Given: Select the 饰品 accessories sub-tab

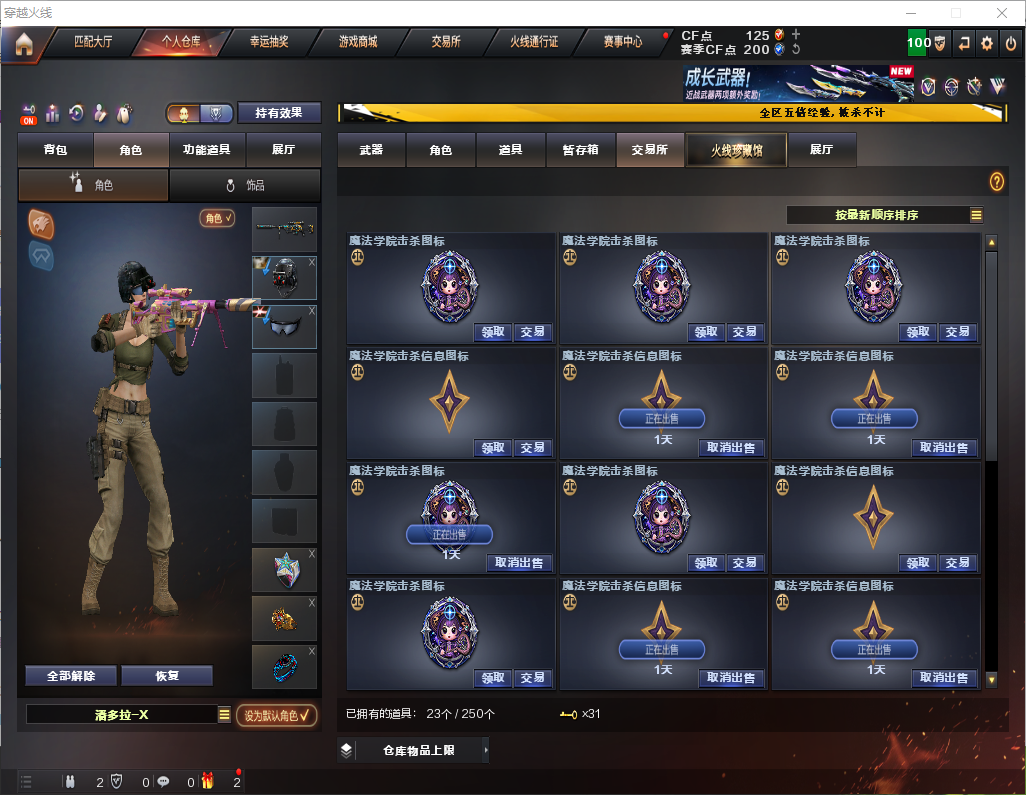Looking at the screenshot, I should pos(245,185).
